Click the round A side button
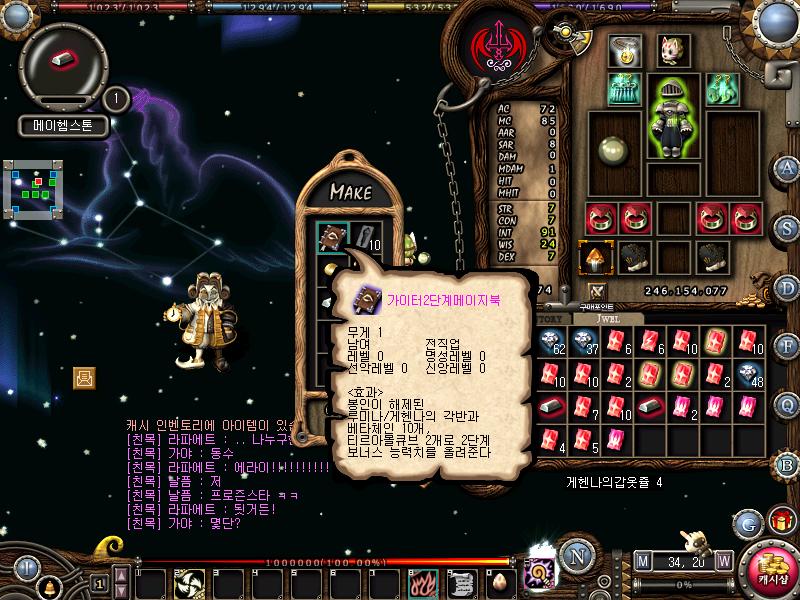The width and height of the screenshot is (800, 600). pyautogui.click(x=788, y=167)
